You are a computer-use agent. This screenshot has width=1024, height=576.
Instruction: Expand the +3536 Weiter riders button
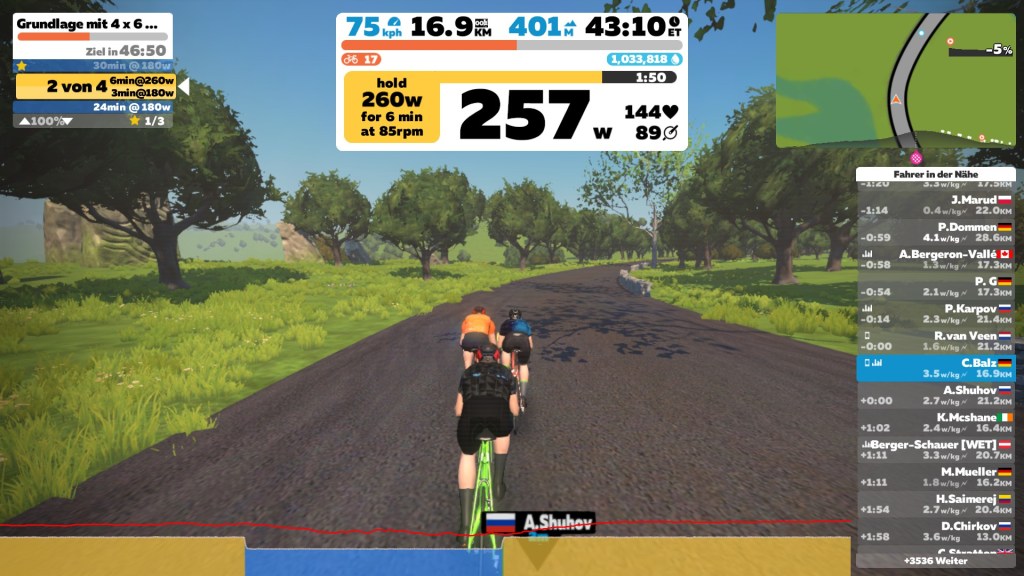click(935, 562)
